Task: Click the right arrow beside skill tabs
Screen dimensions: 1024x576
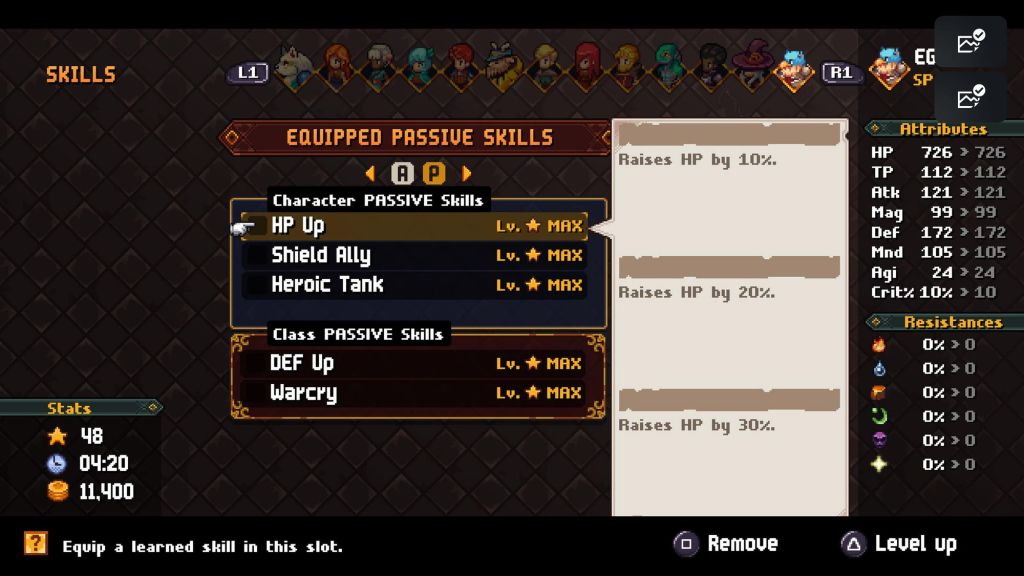Action: pos(466,173)
